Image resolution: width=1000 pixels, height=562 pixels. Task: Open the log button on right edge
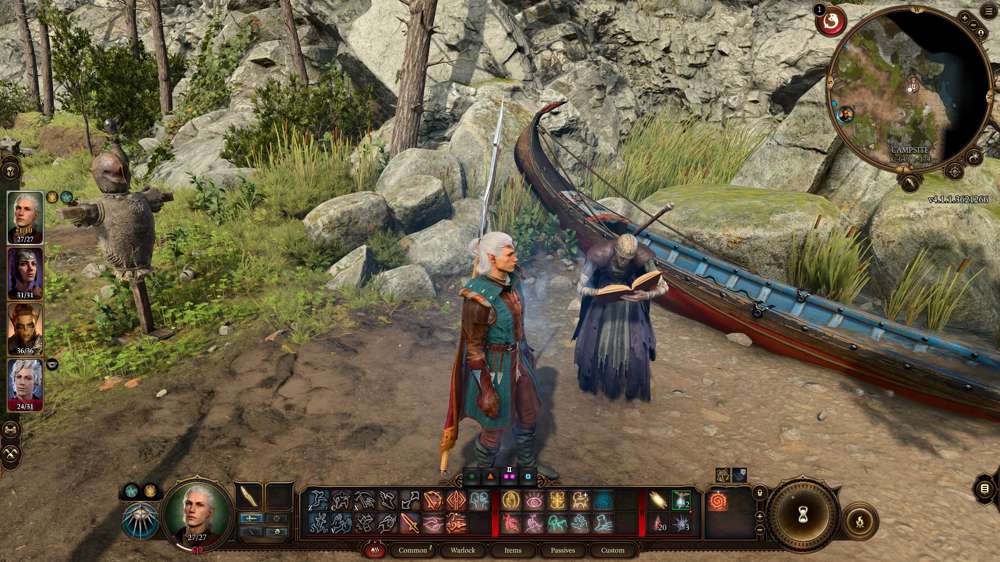985,488
